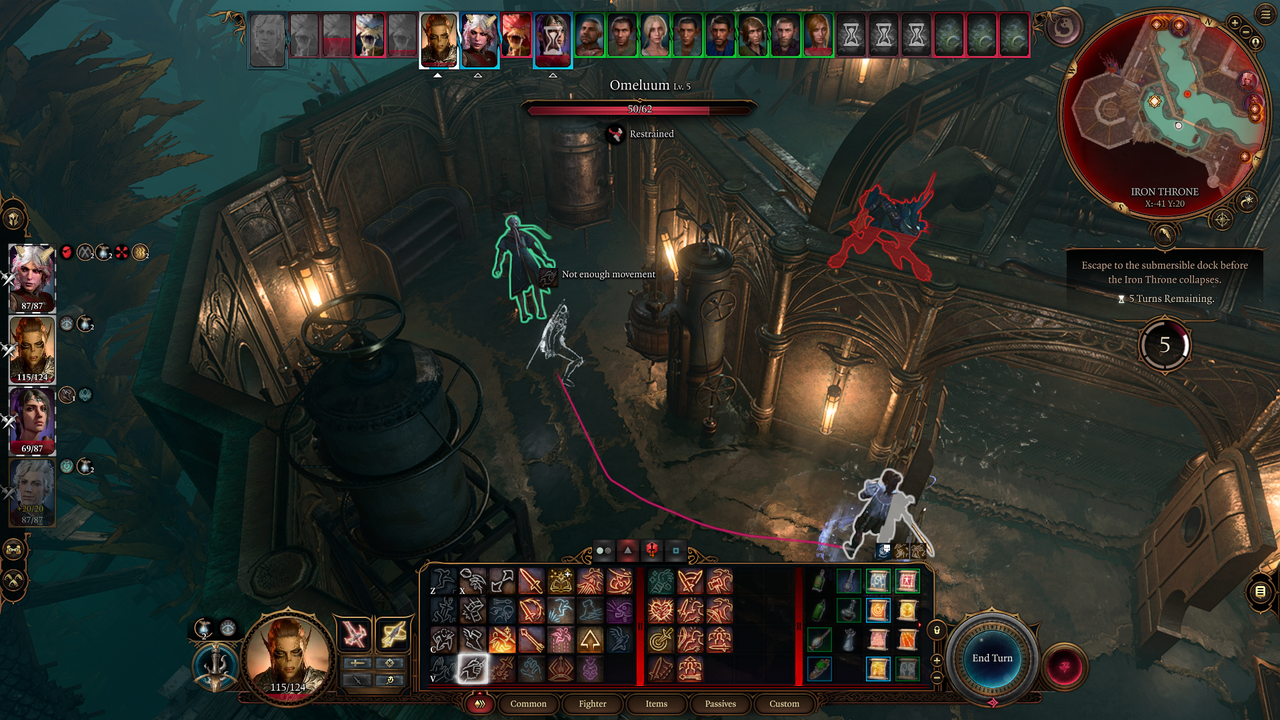Click the active character portrait showing 115/124
The image size is (1280, 720).
coord(287,653)
